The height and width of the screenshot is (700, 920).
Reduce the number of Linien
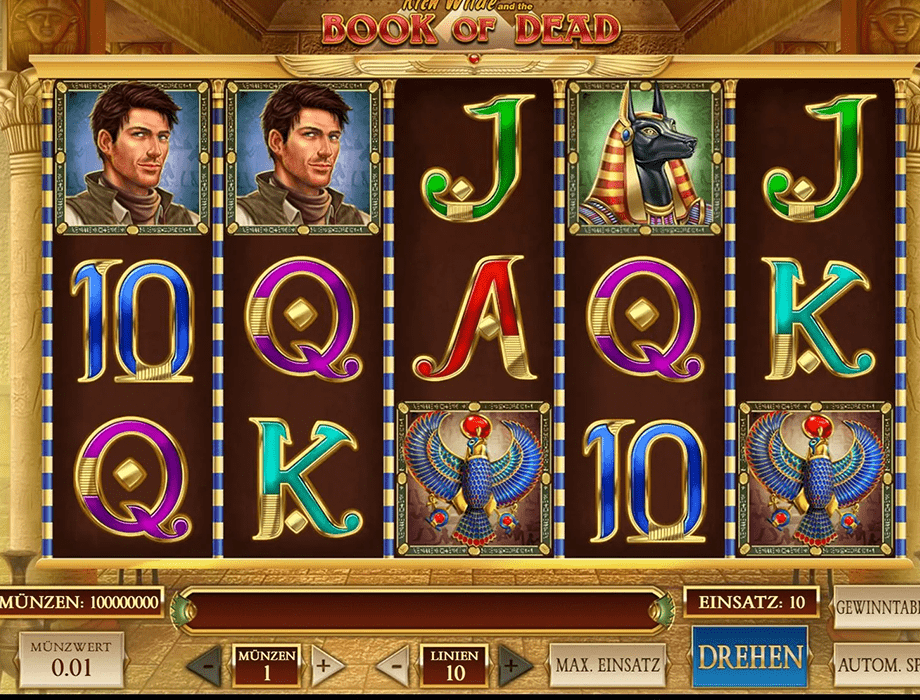(393, 663)
